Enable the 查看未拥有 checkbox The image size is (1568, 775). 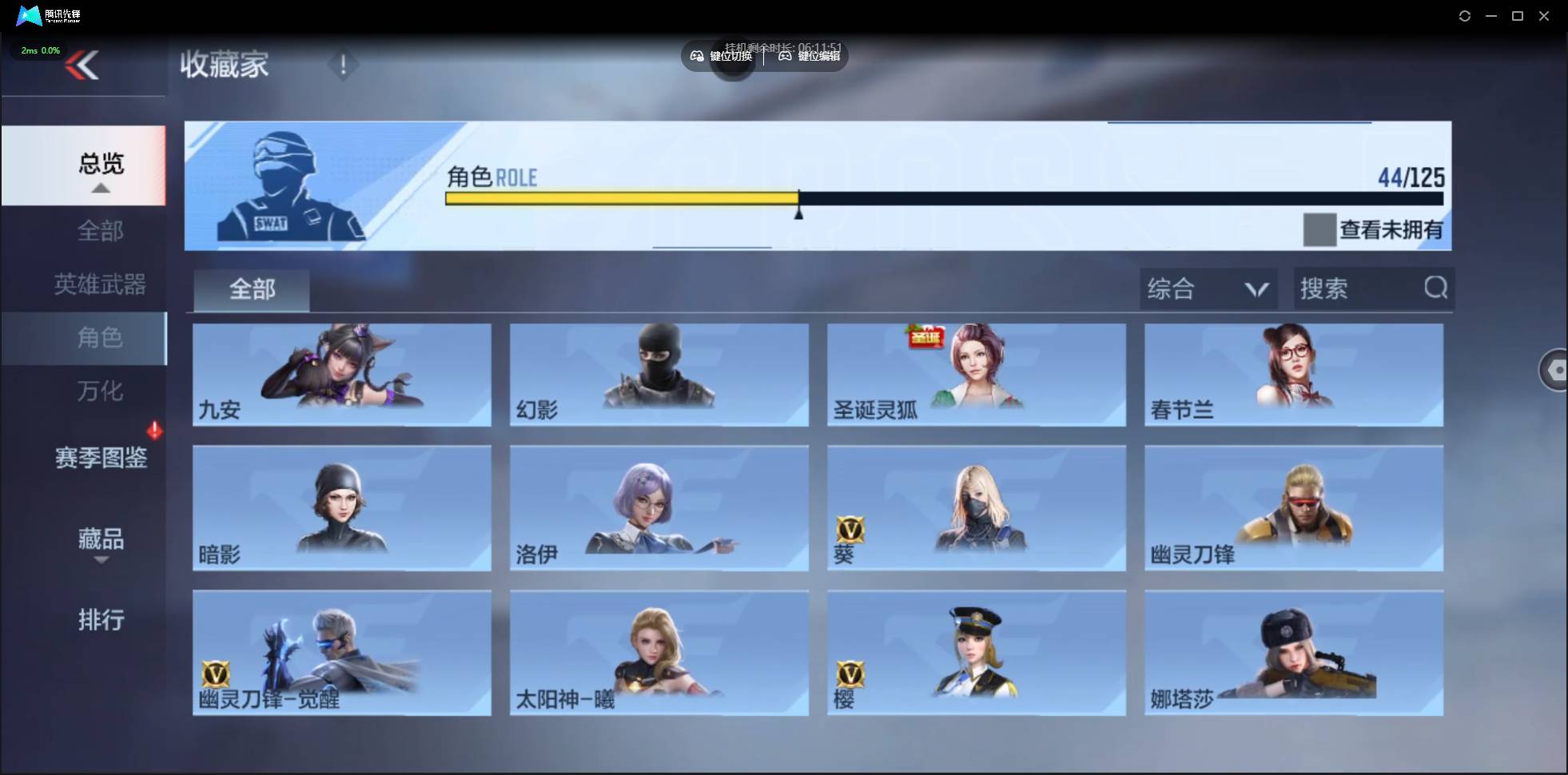pyautogui.click(x=1320, y=230)
